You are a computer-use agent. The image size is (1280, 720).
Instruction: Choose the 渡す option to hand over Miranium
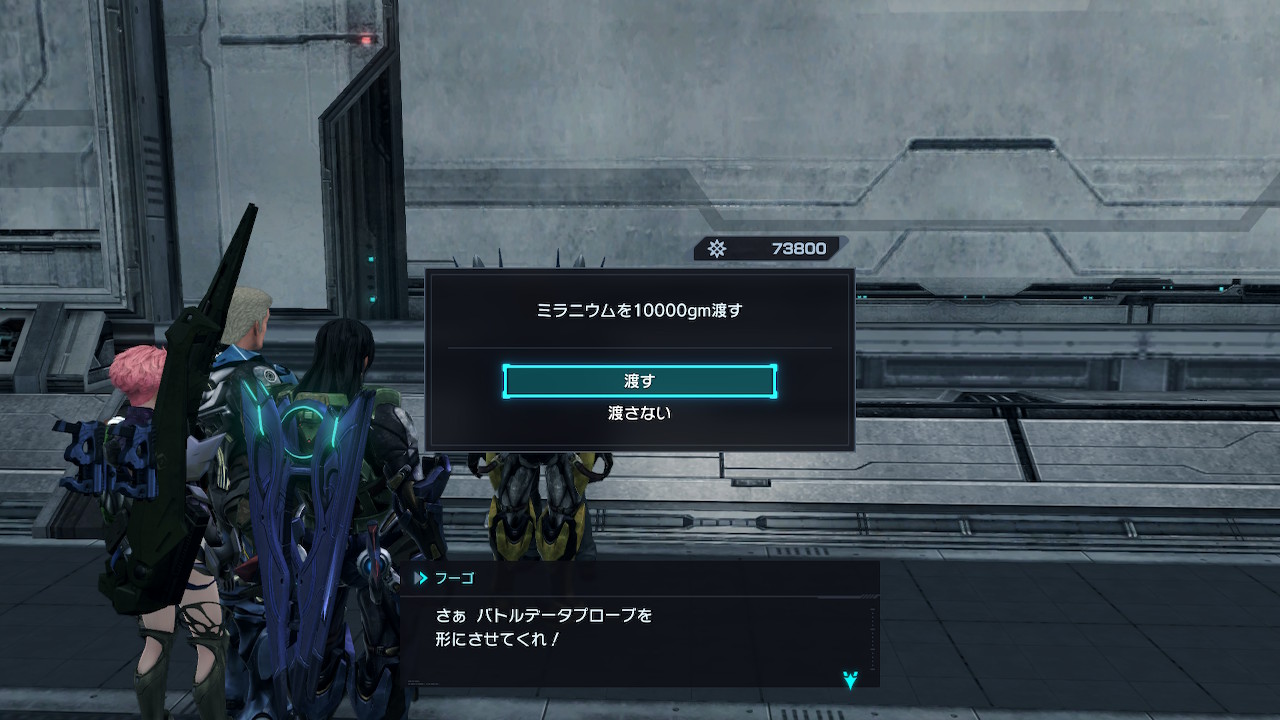click(639, 381)
